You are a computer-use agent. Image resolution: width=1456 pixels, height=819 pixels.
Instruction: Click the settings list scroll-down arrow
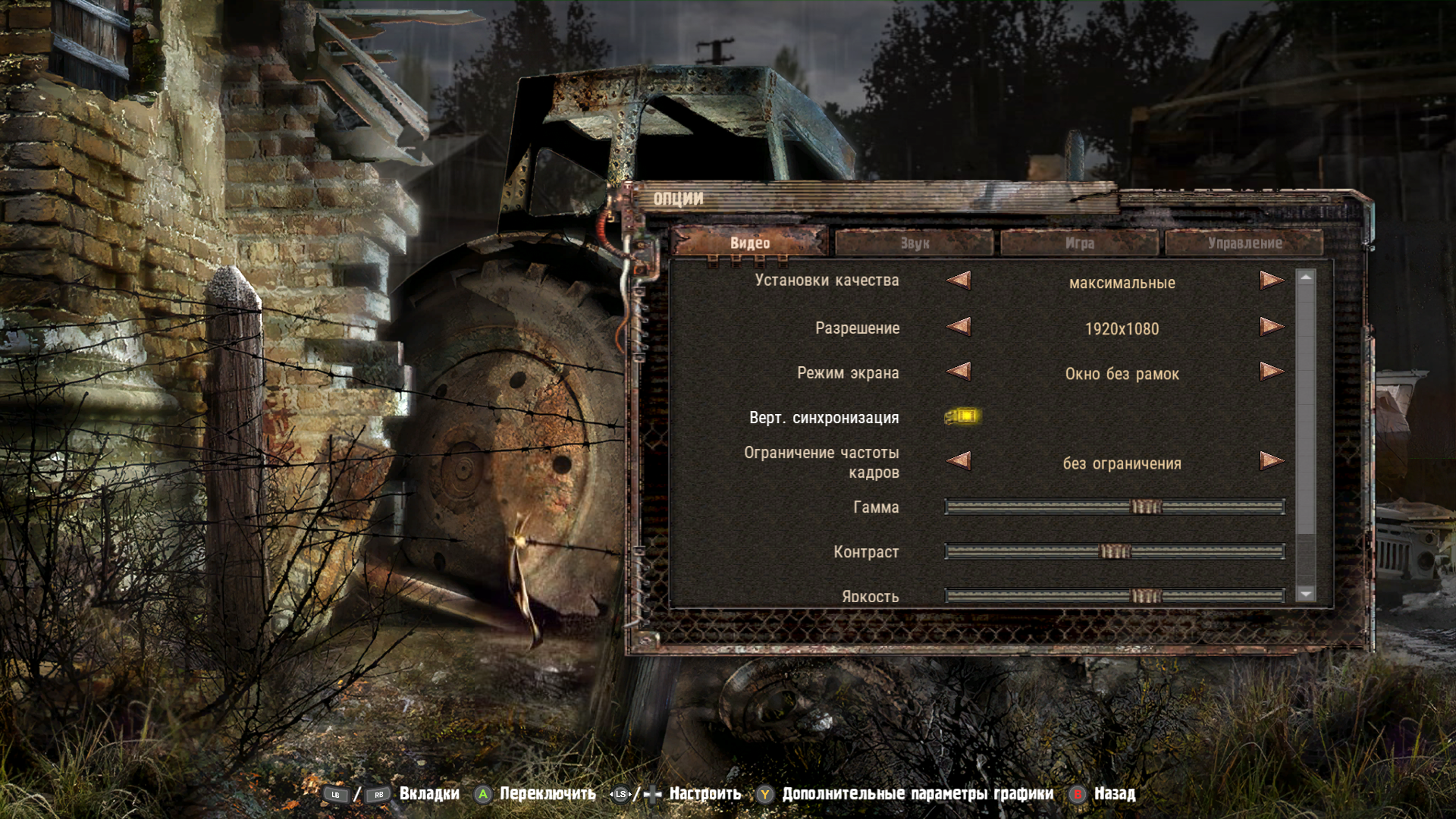(1305, 595)
